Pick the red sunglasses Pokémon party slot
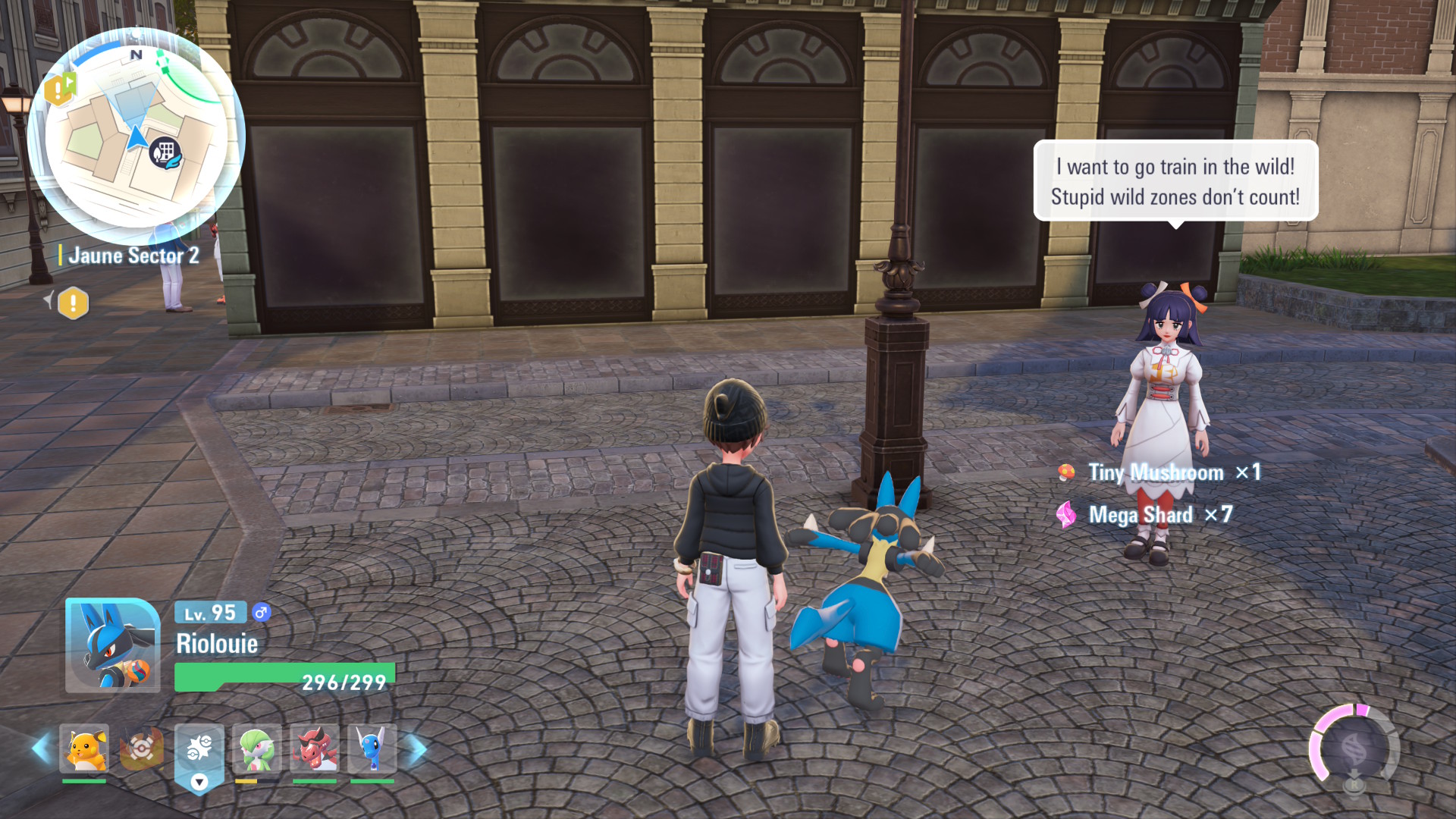This screenshot has width=1456, height=819. (314, 749)
